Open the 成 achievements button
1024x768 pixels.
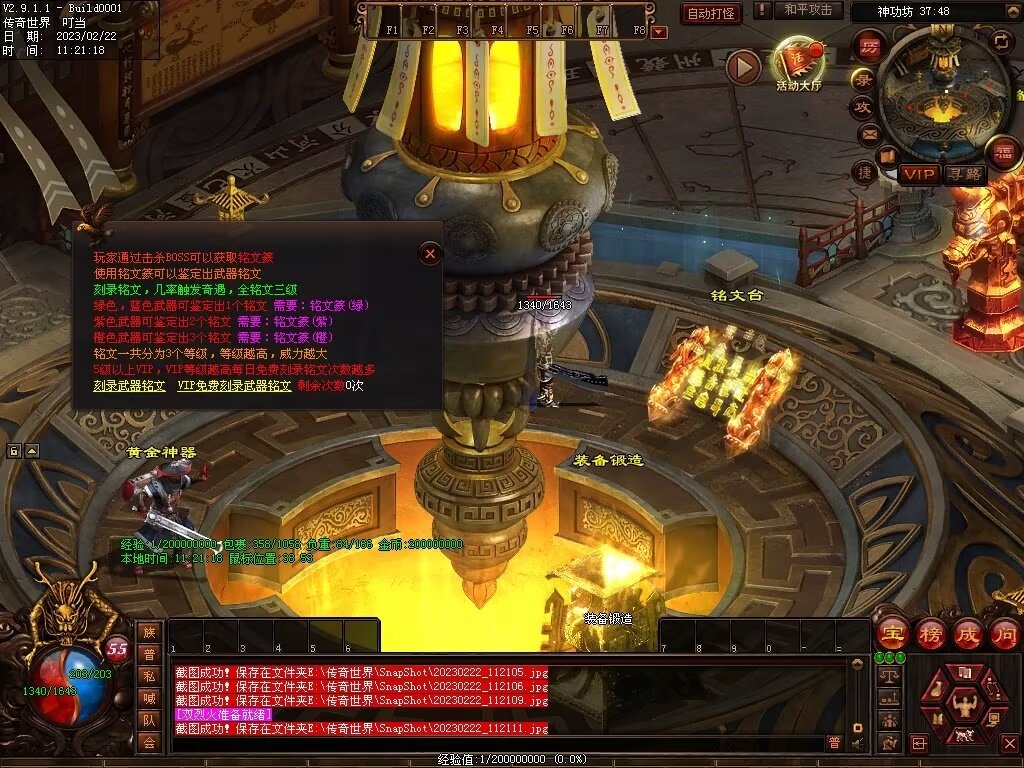point(967,633)
